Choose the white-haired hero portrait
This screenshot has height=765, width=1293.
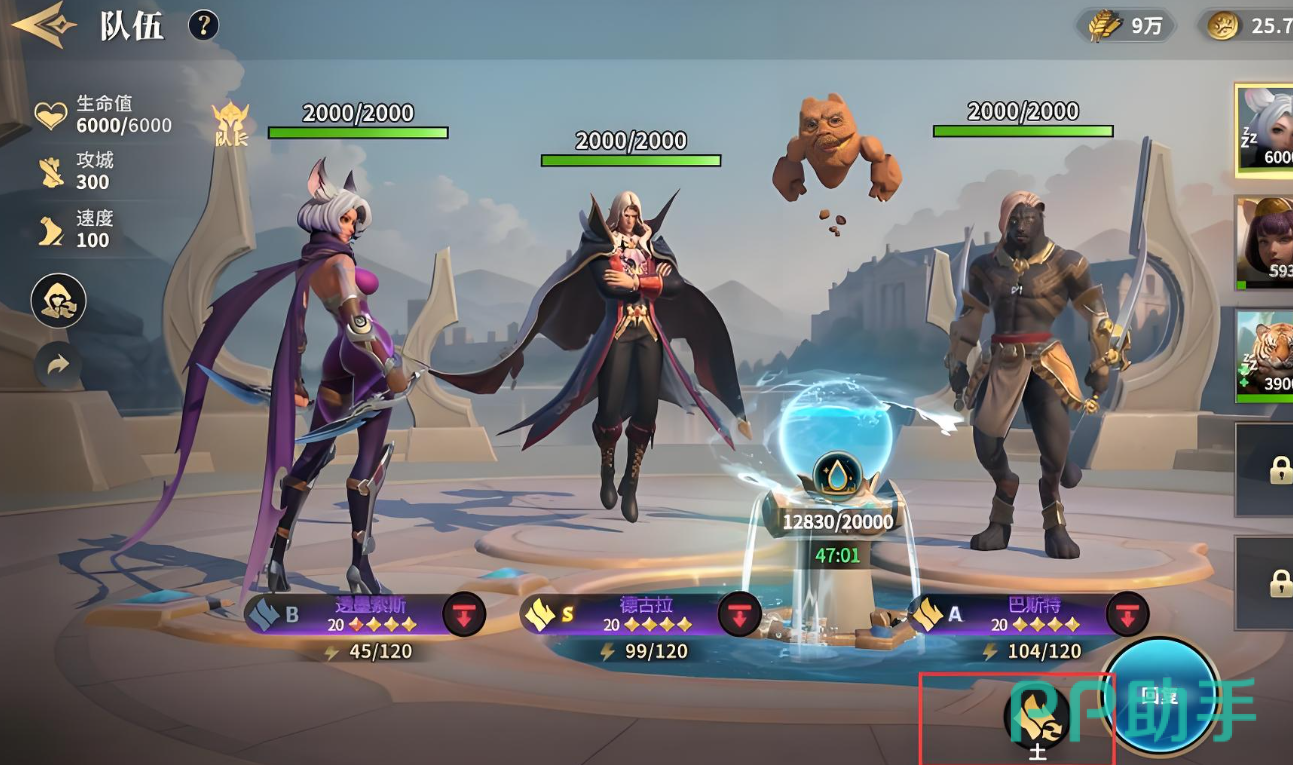click(x=1265, y=131)
